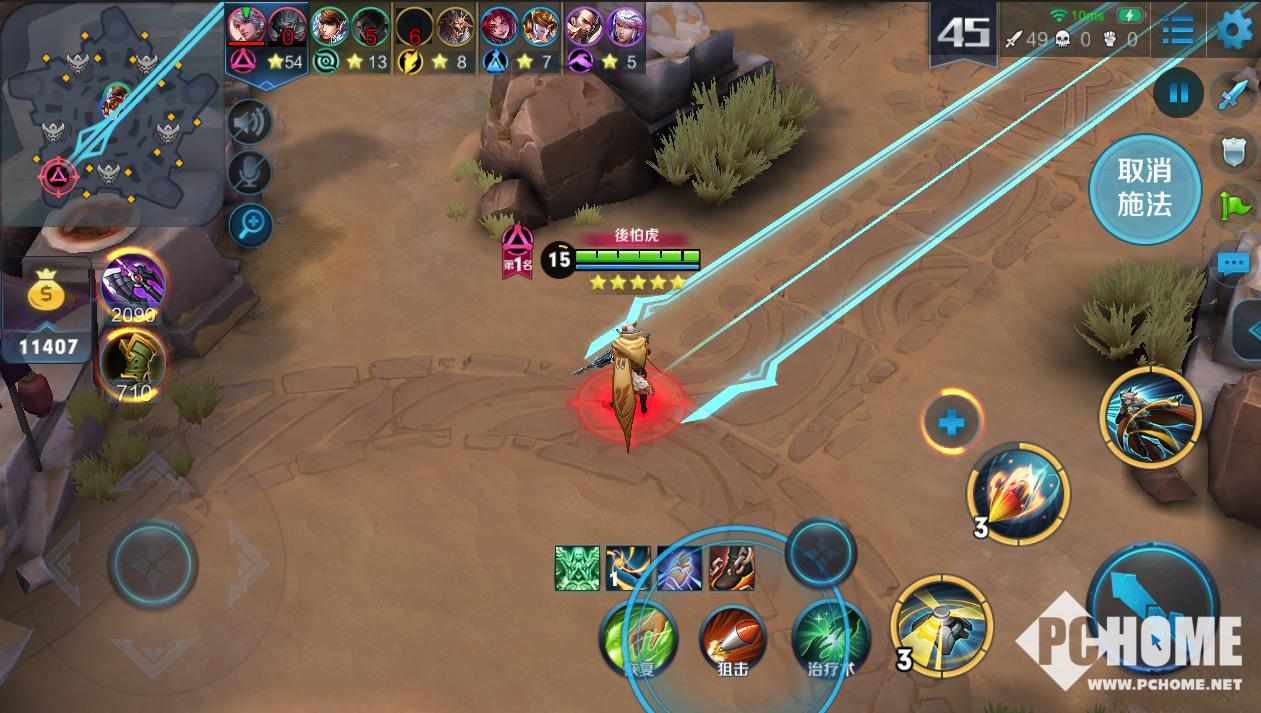Open the settings gear menu
Screen dimensions: 1261x713
[x=1237, y=29]
